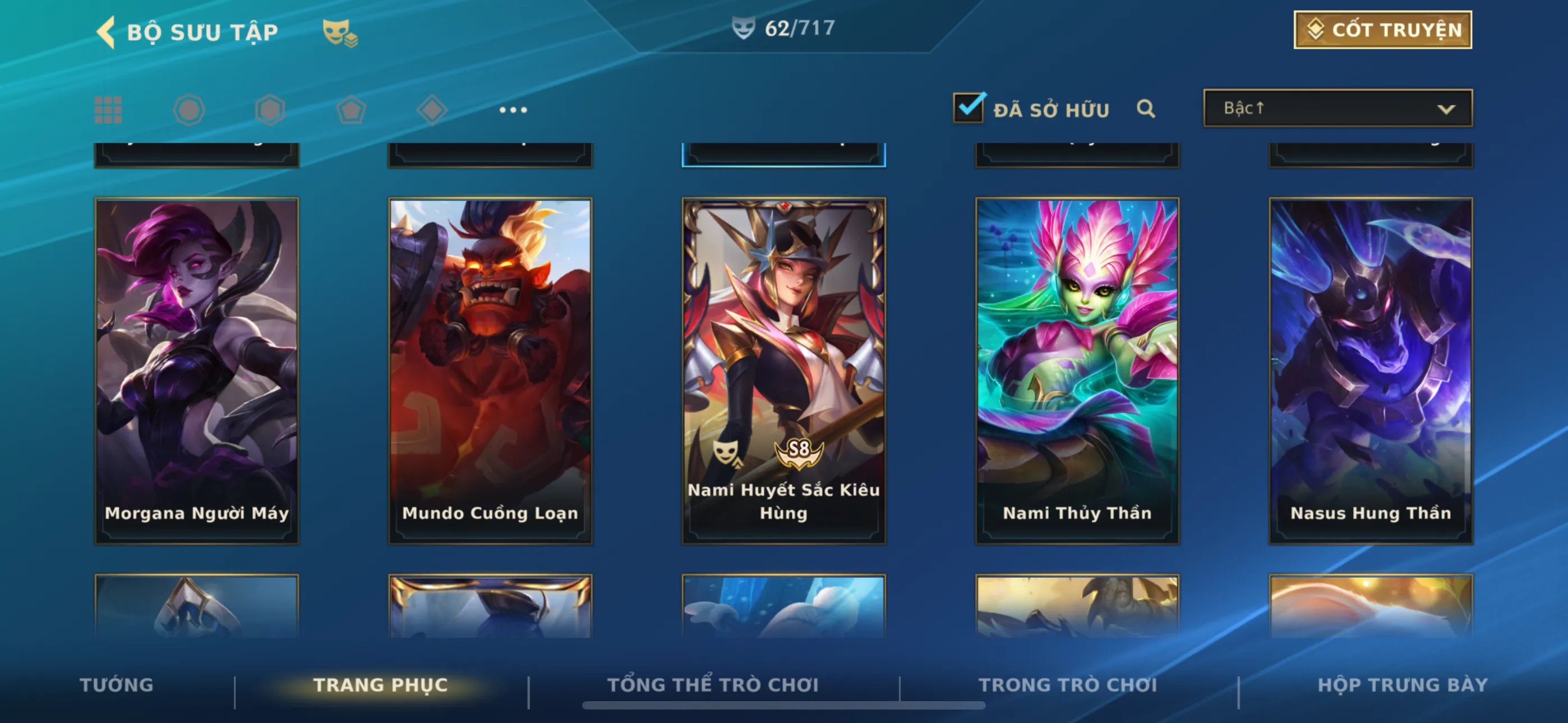Choose the circle rarity filter
The image size is (1568, 723).
188,110
